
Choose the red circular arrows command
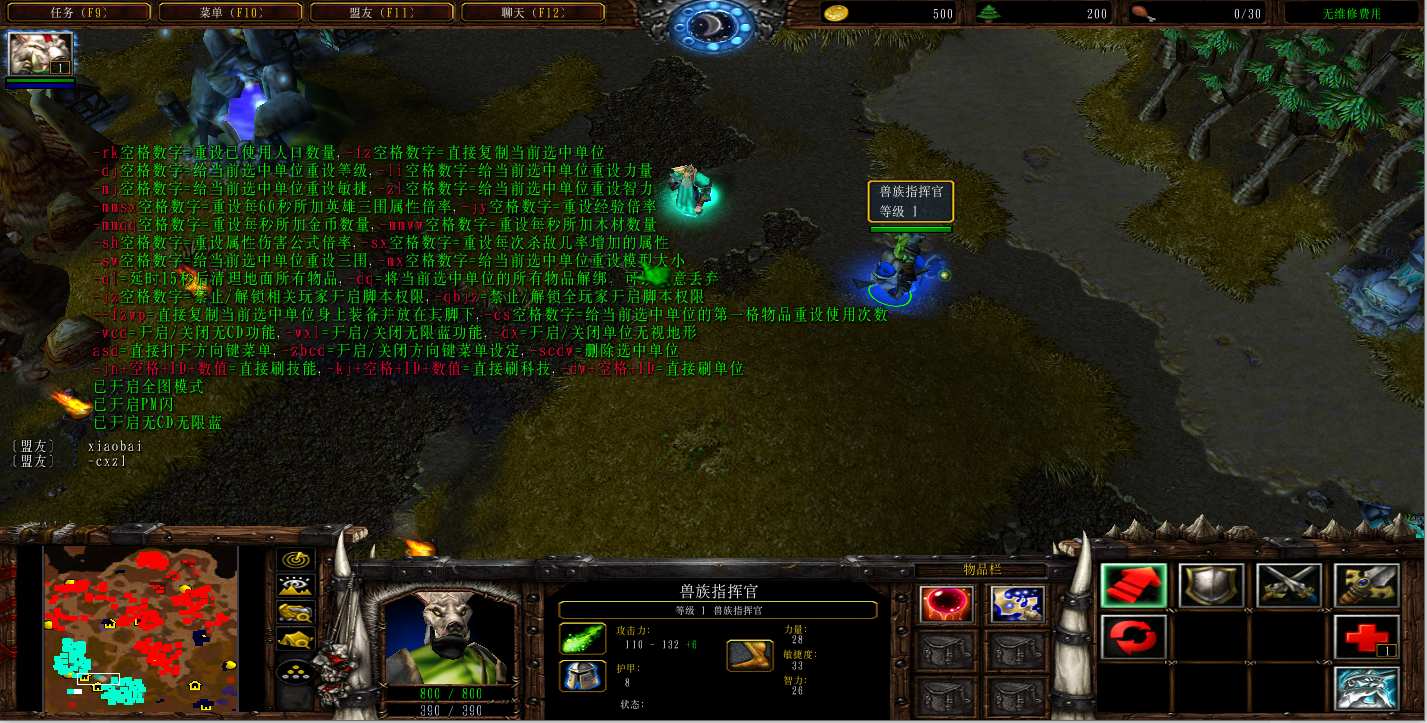click(1134, 637)
